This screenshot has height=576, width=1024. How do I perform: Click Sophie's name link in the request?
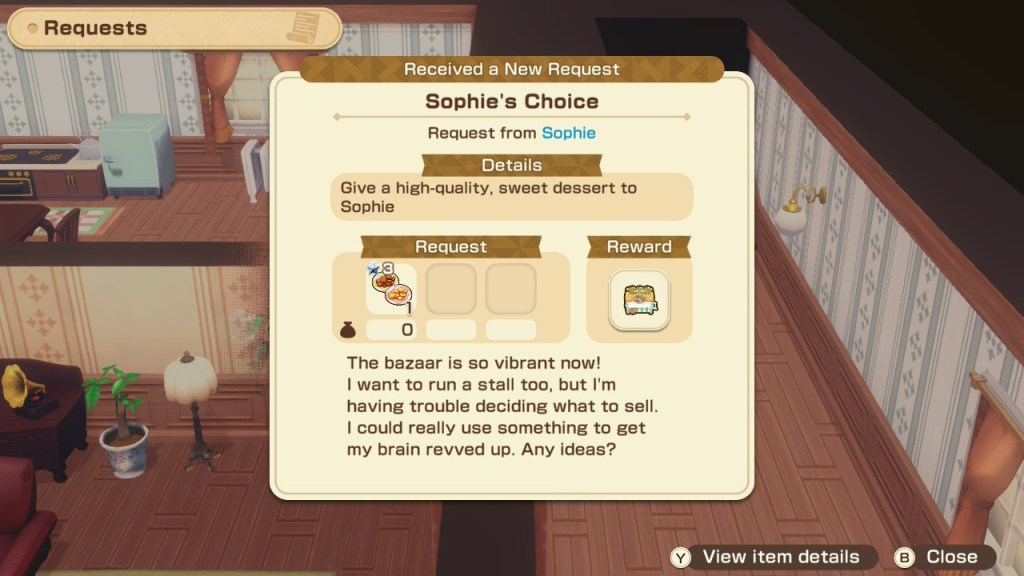pos(568,133)
